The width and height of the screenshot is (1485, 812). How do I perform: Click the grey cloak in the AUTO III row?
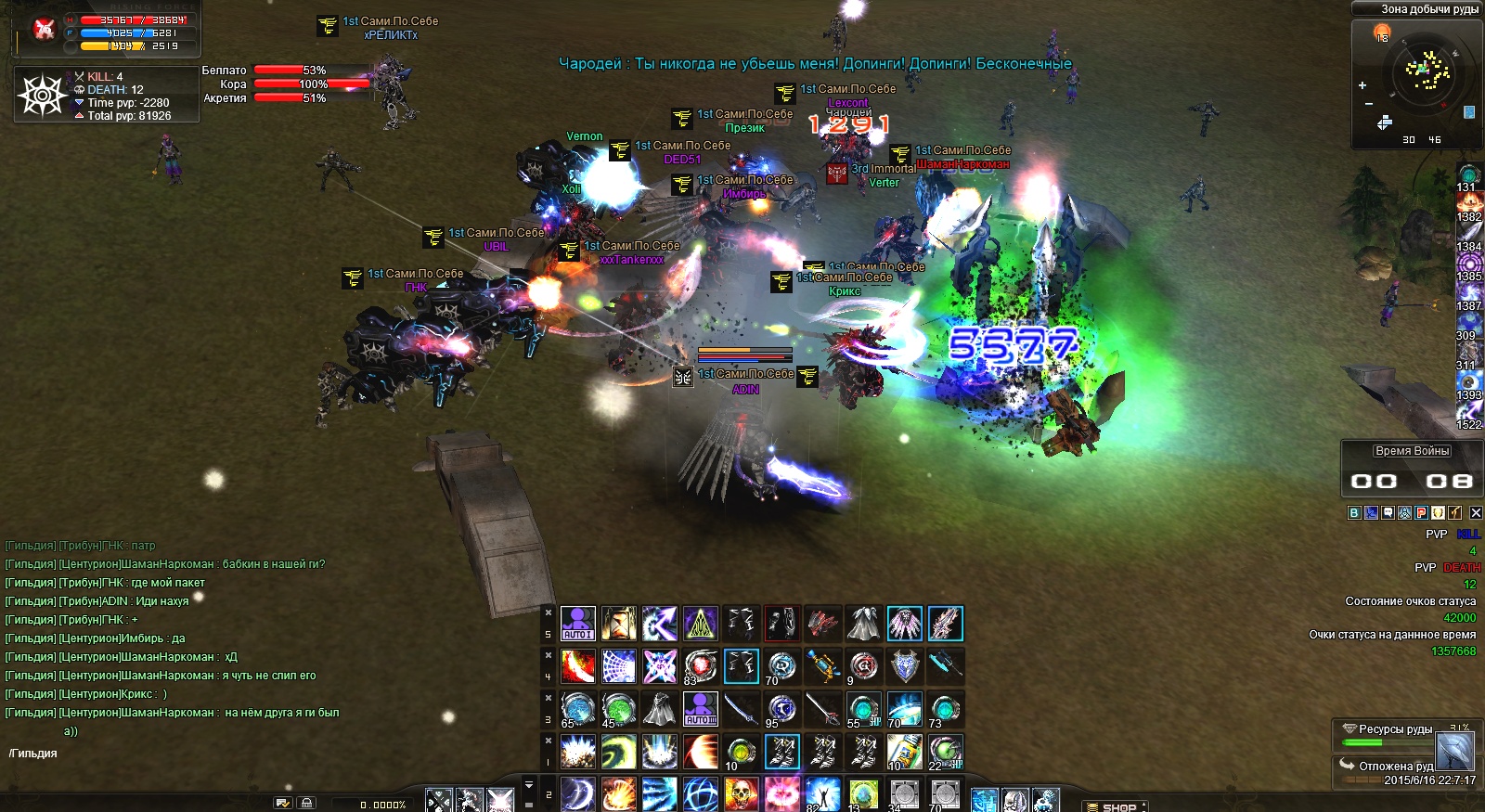(659, 709)
